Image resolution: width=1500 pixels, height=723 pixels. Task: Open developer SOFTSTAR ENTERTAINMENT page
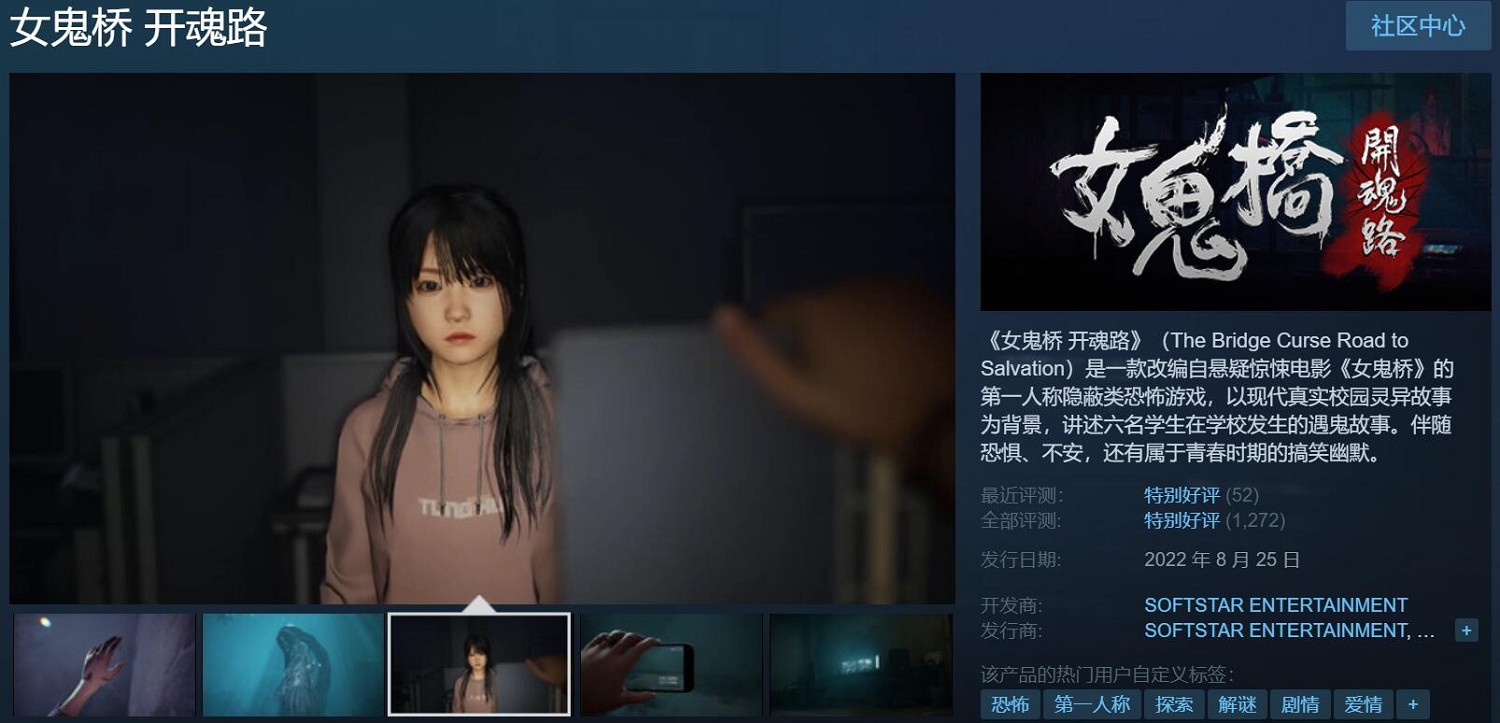[x=1274, y=605]
